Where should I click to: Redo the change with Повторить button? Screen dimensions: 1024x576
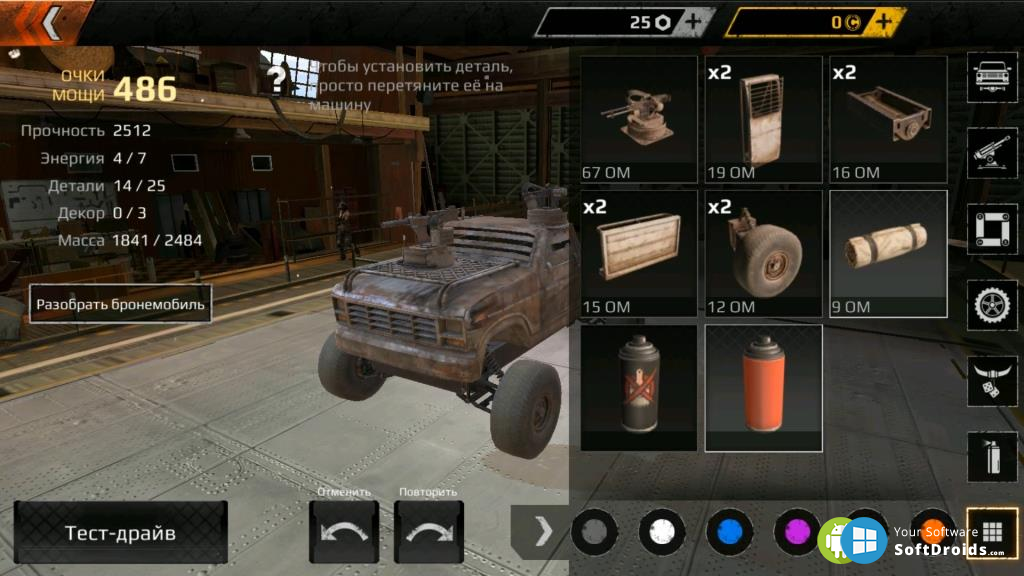(429, 531)
